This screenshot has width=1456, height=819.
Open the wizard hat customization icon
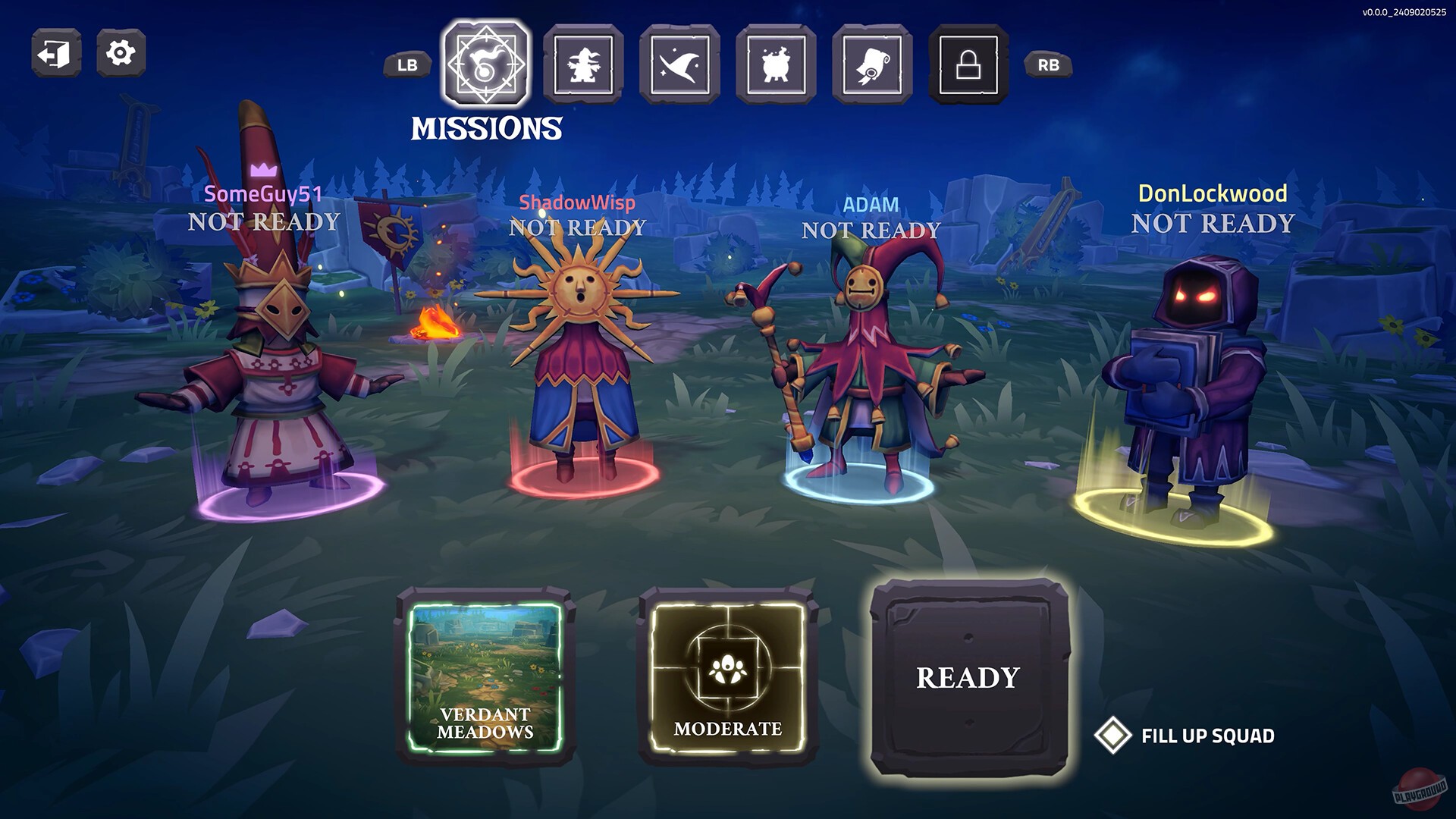click(x=680, y=64)
